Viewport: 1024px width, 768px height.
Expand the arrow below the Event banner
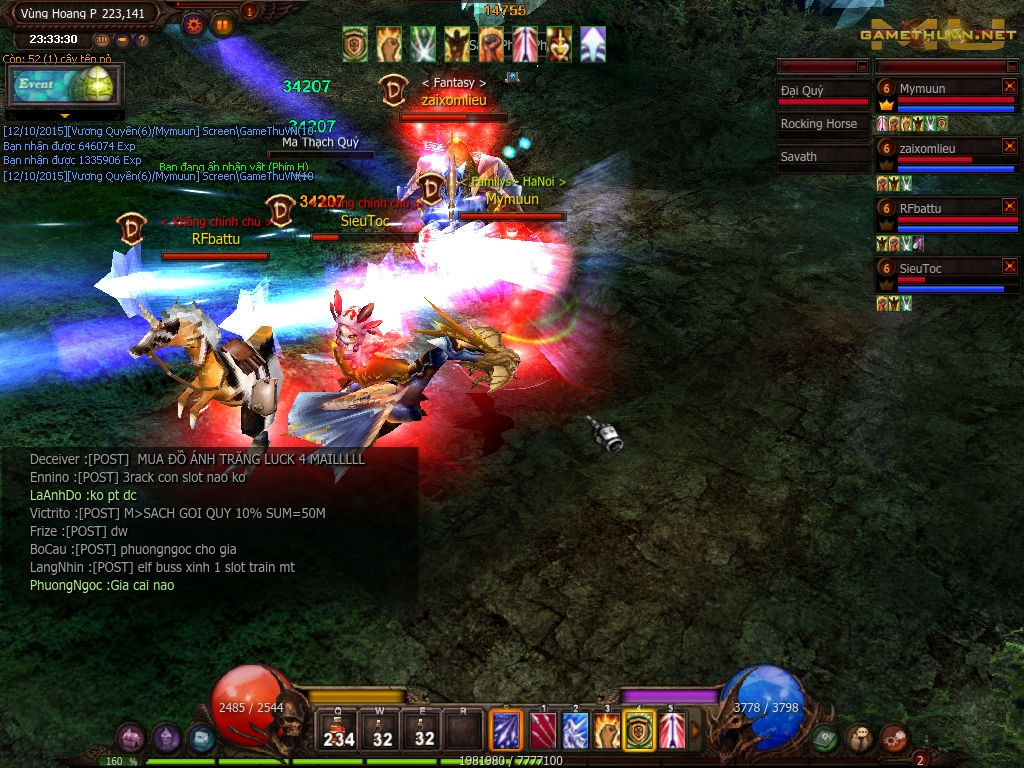coord(64,116)
